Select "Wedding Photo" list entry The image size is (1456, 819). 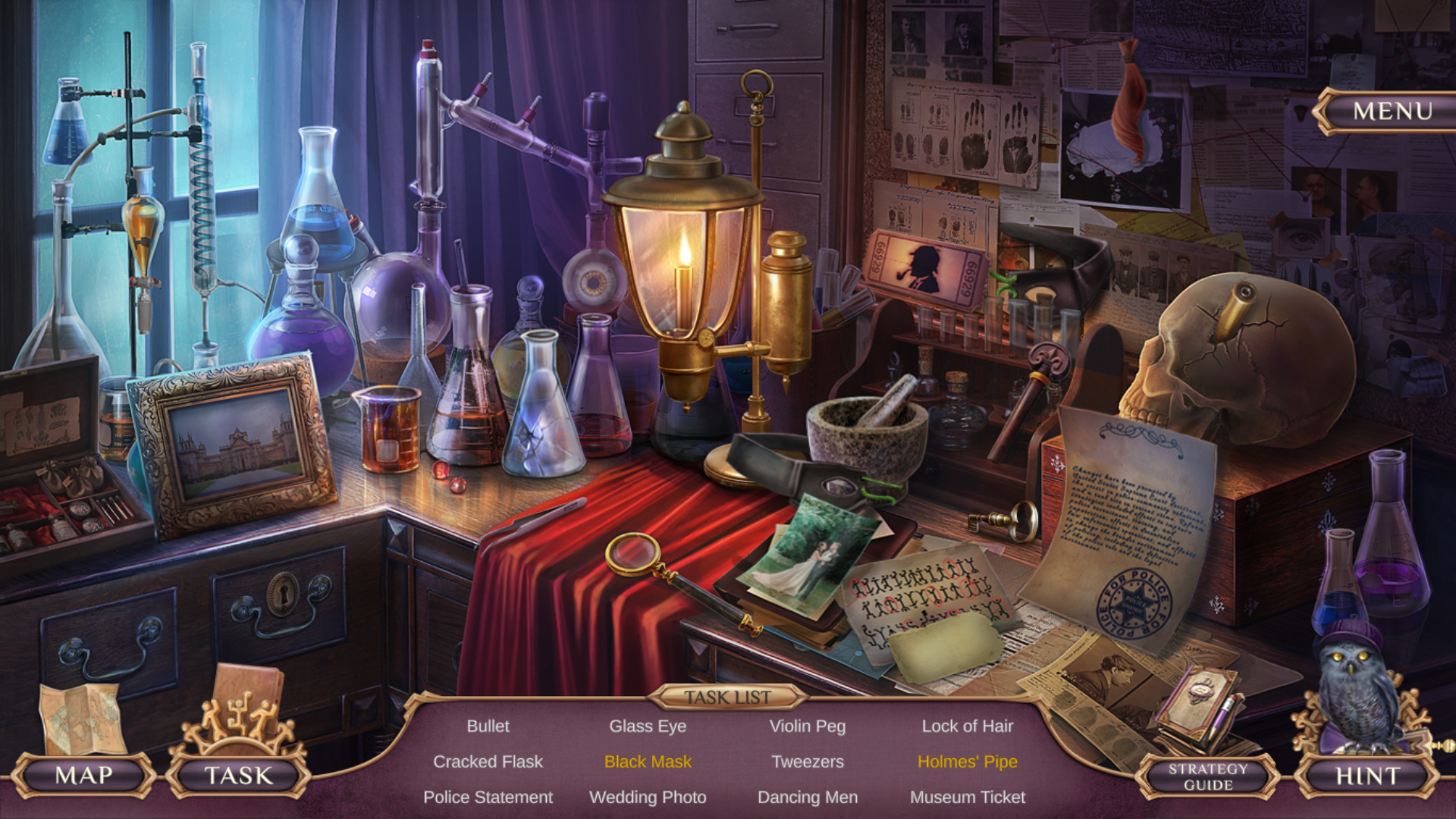point(648,797)
